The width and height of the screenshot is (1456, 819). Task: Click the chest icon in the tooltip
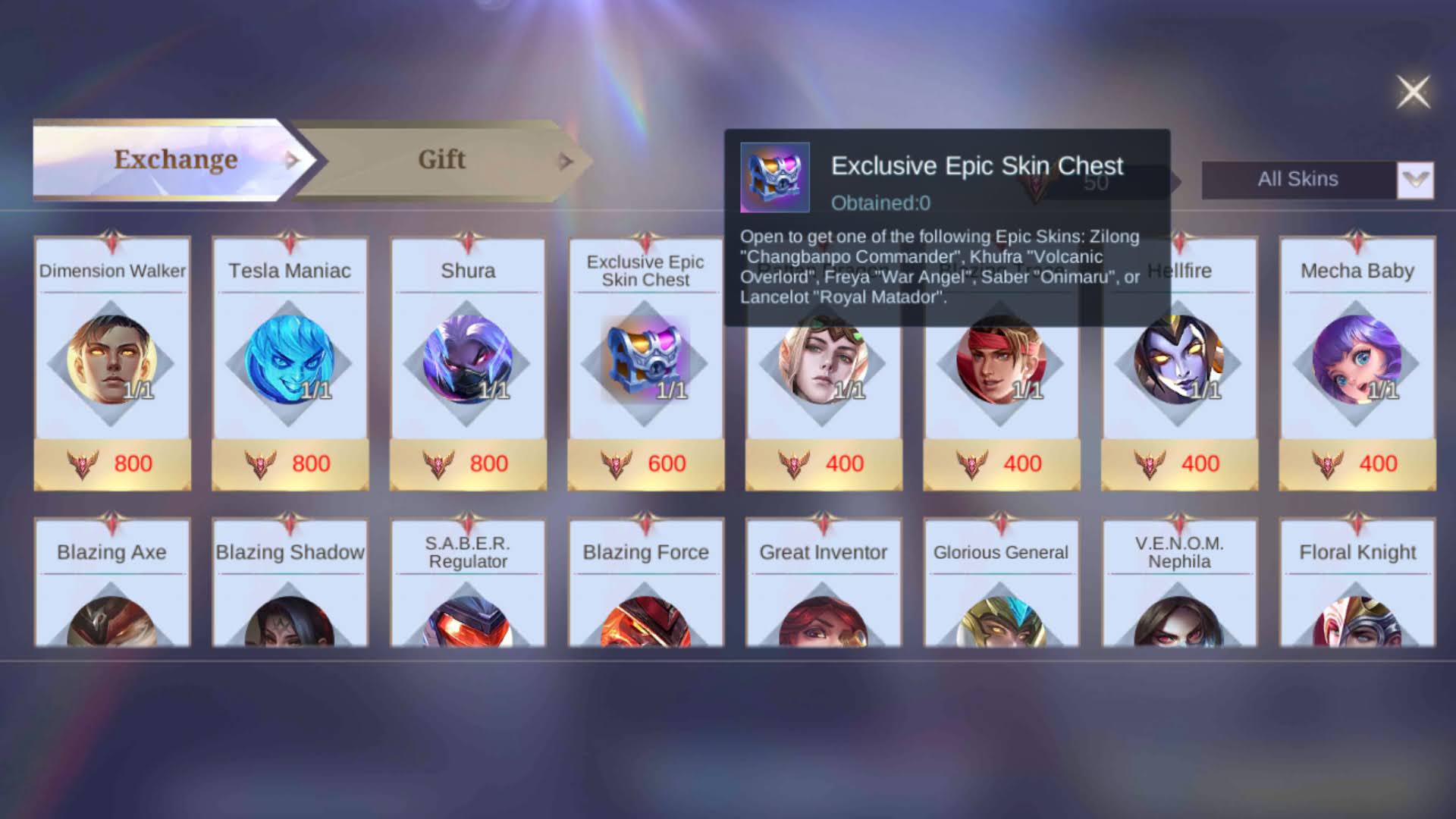(775, 178)
